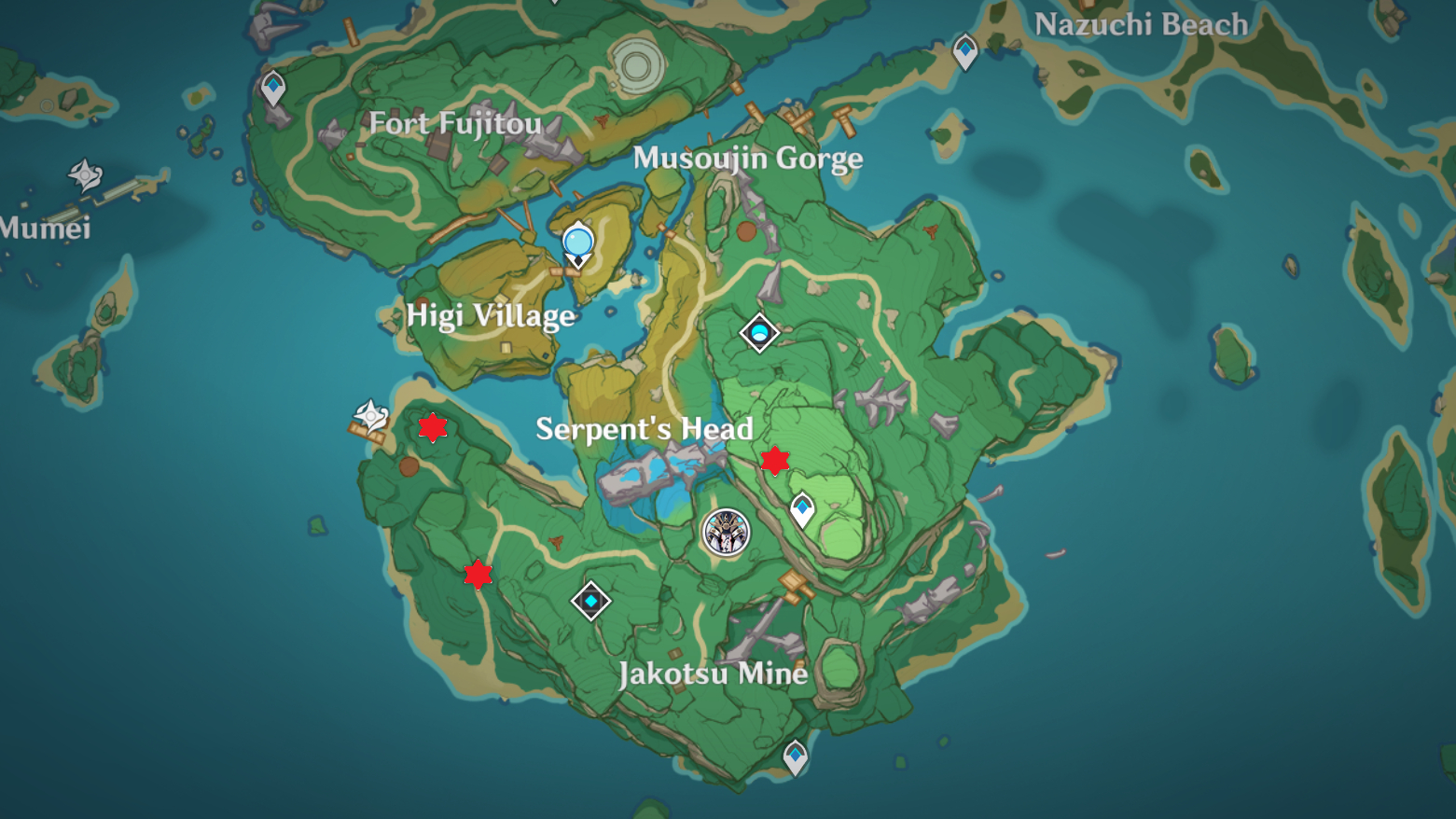Click the teleport waypoint northwest of Jakotsu Mine
Image resolution: width=1456 pixels, height=819 pixels.
pyautogui.click(x=591, y=601)
